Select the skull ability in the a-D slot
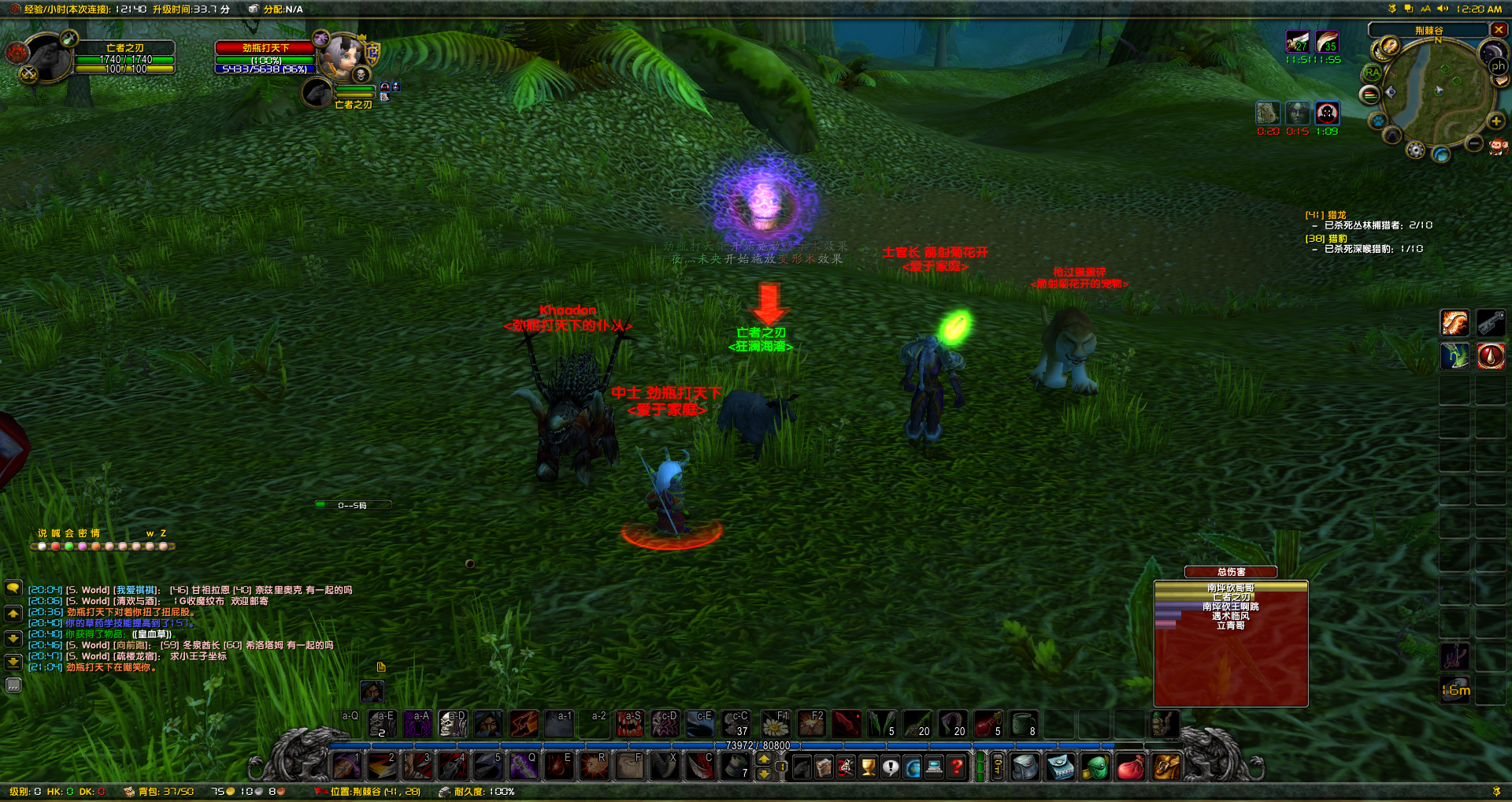Viewport: 1512px width, 802px height. point(452,725)
